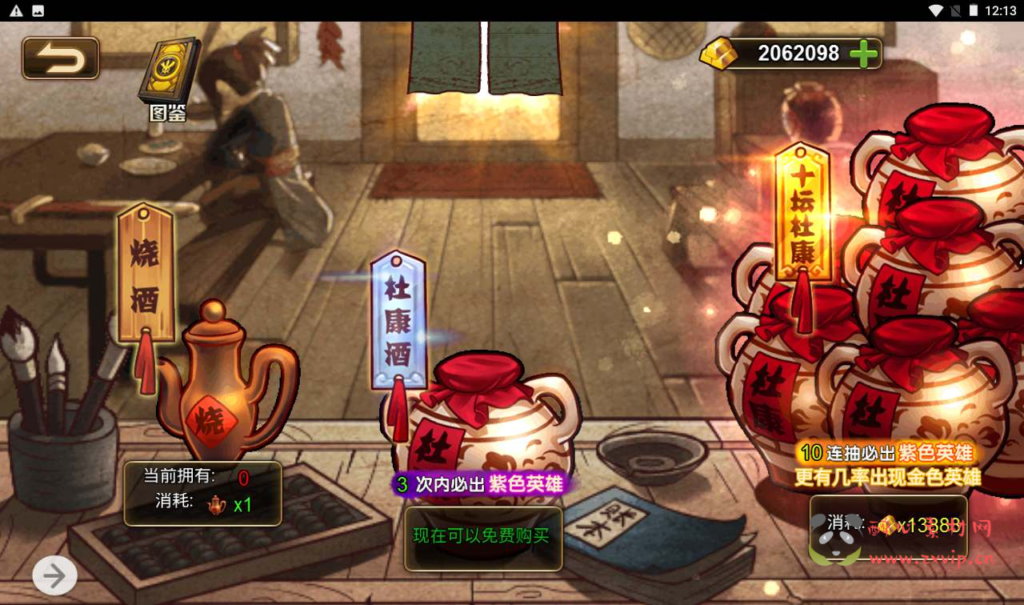Claim the free purchase 现在可以免费购买

coord(483,536)
